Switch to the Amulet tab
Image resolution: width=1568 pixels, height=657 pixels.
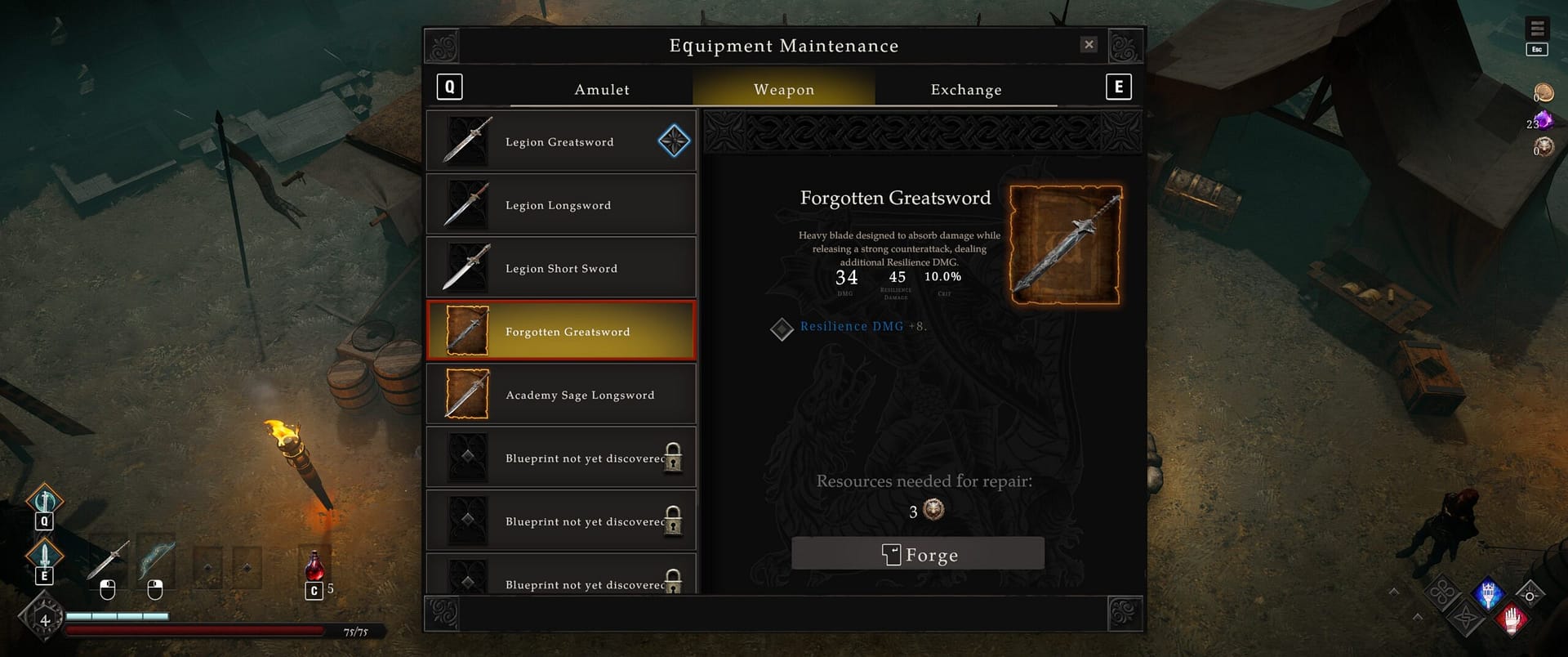point(602,89)
